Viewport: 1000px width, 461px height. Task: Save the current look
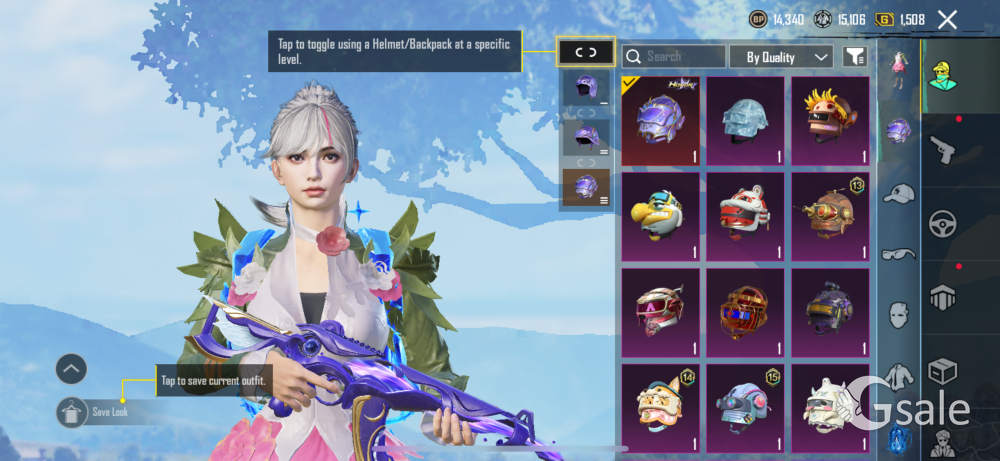click(73, 411)
